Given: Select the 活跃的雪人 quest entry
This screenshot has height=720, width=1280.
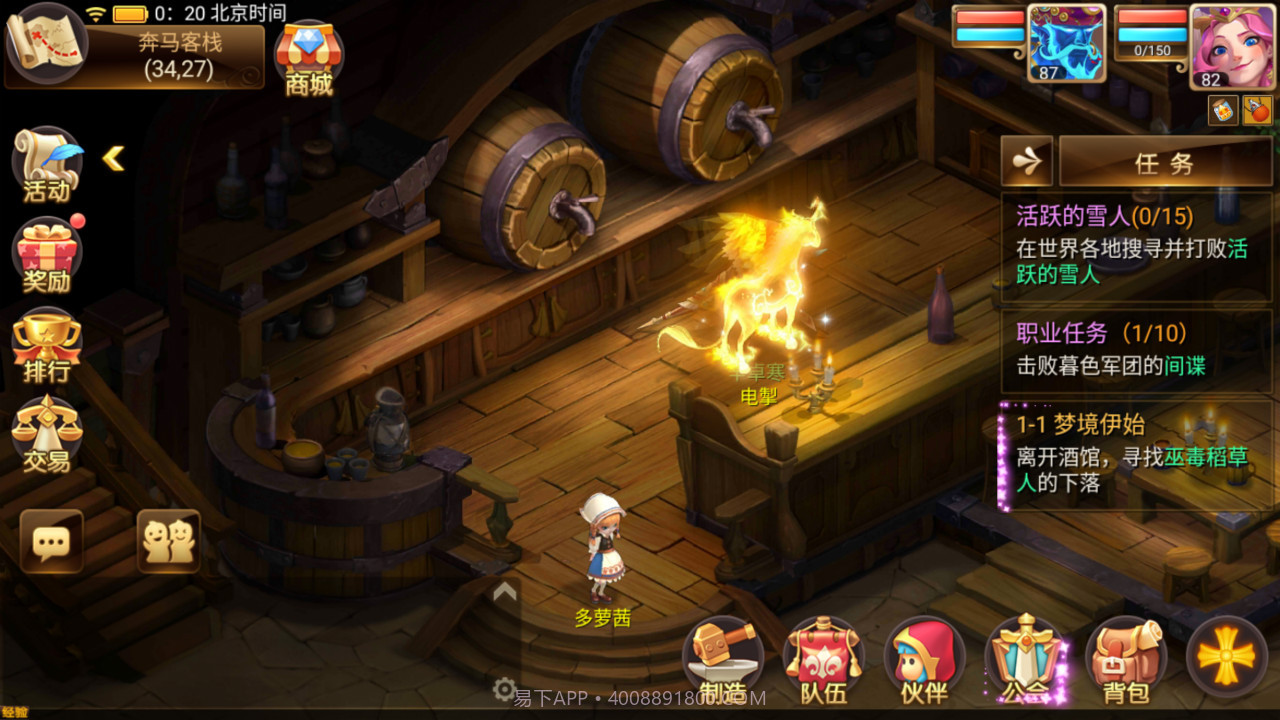Looking at the screenshot, I should tap(1137, 248).
